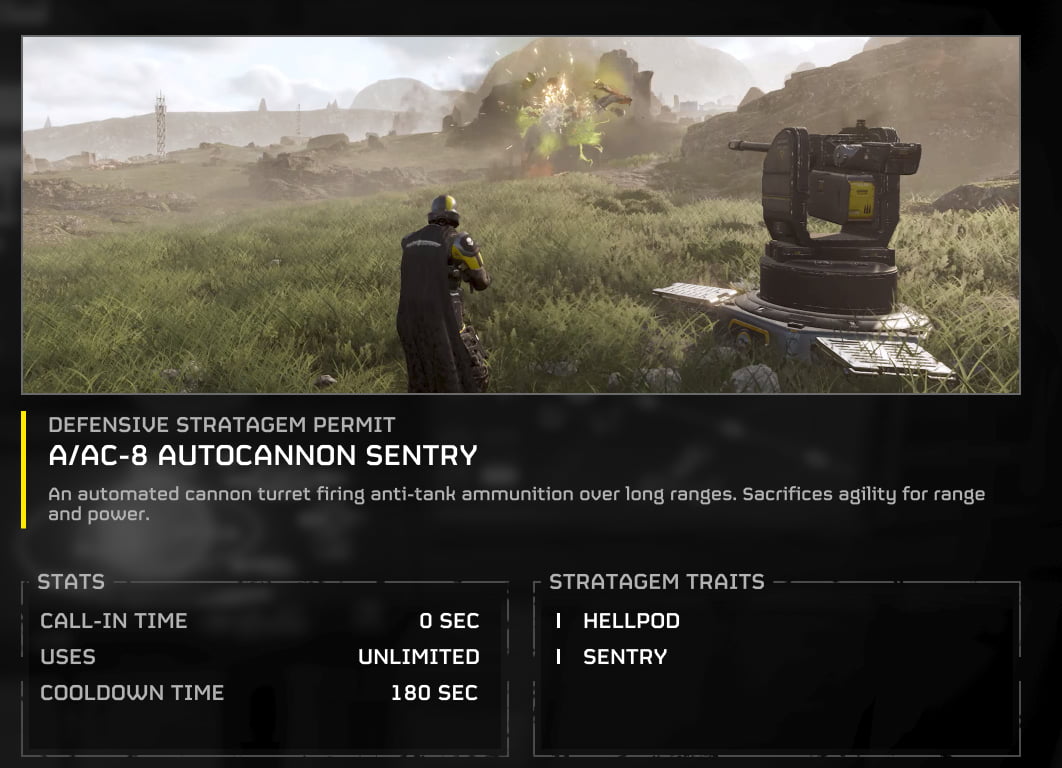Open the Autocannon Sentry preview image
1062x768 pixels.
pyautogui.click(x=521, y=215)
